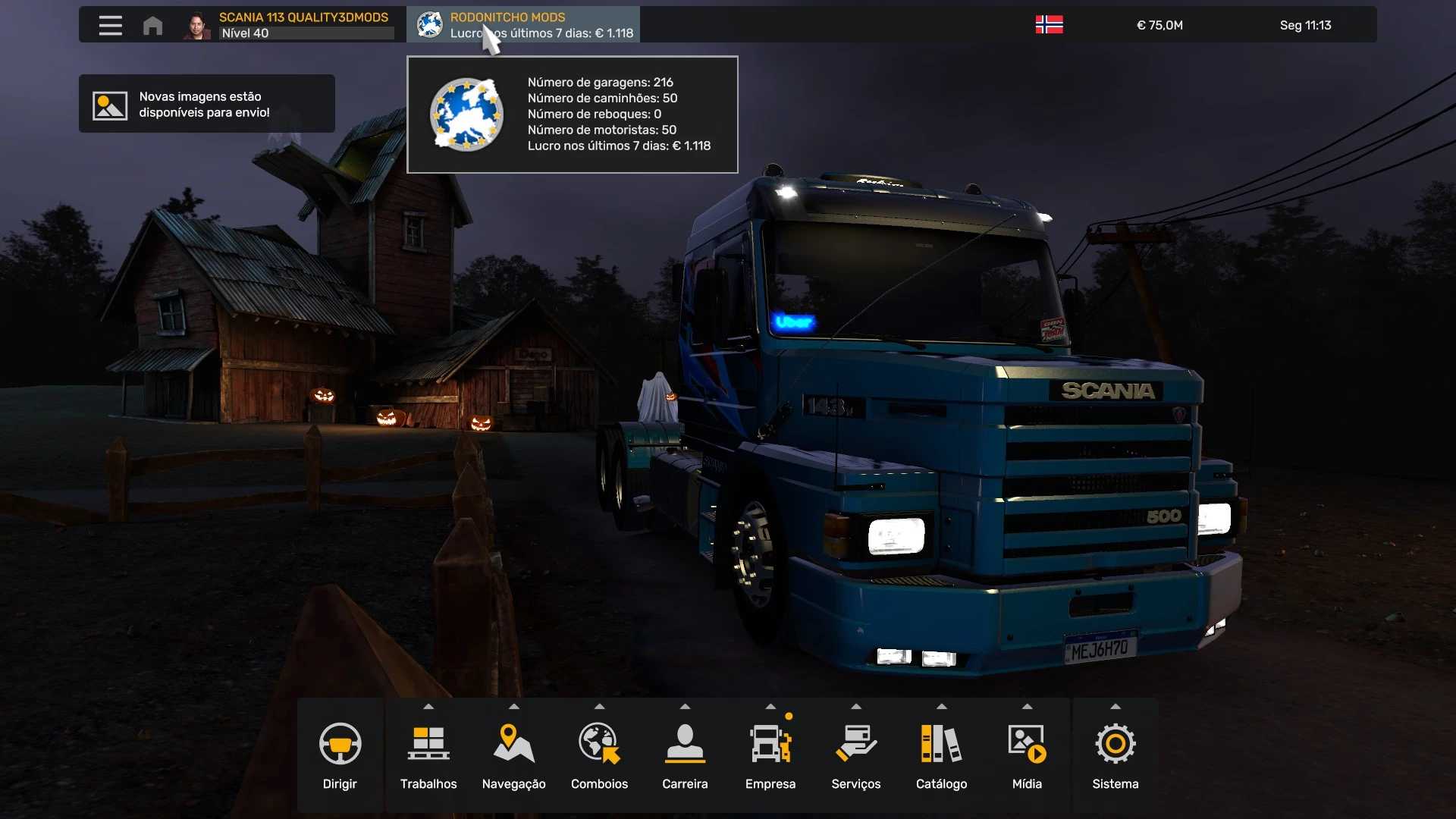The height and width of the screenshot is (819, 1456).
Task: Expand the arrow above Trabalhos
Action: click(x=428, y=707)
